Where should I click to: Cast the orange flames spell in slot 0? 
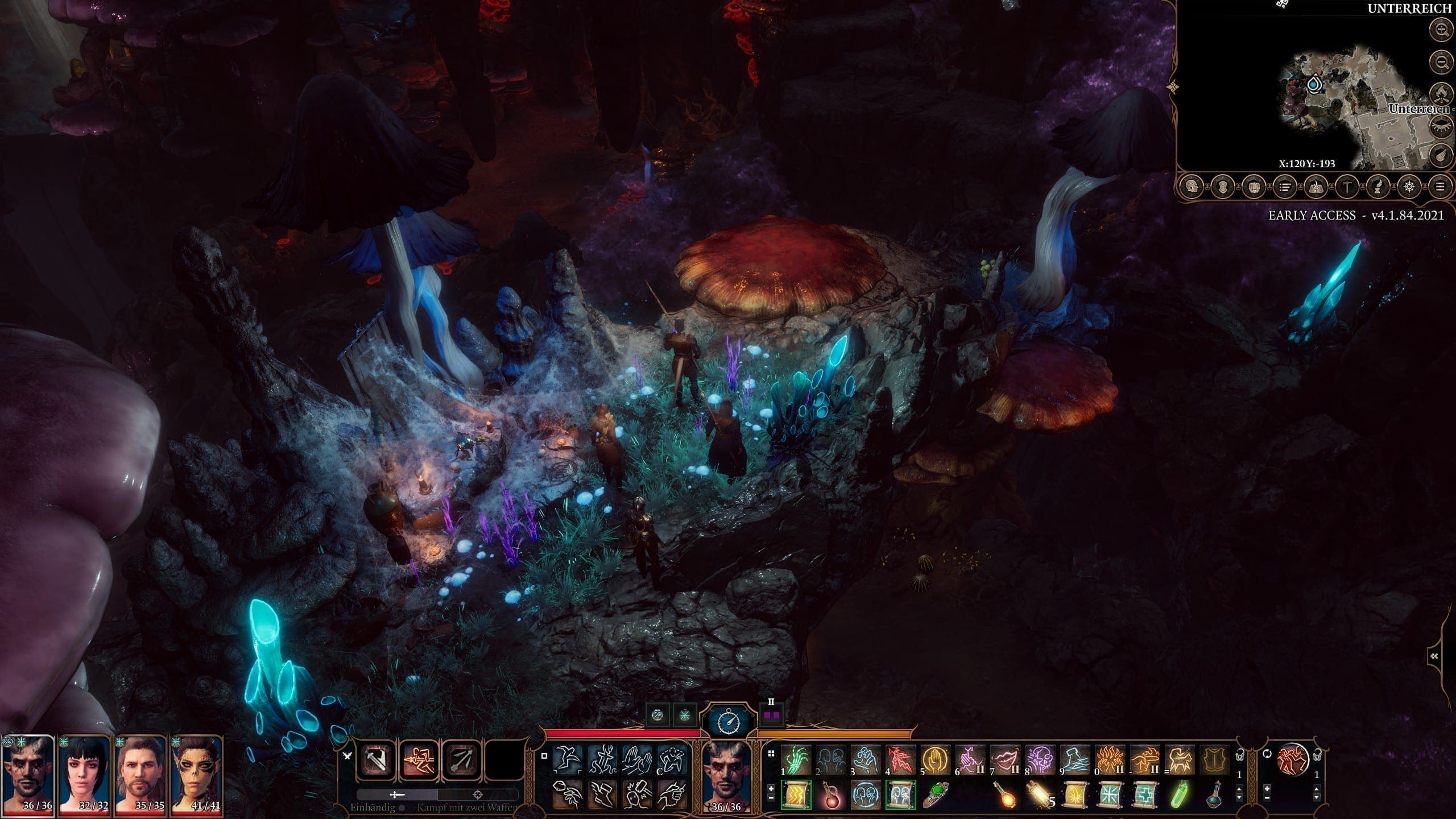[1108, 760]
